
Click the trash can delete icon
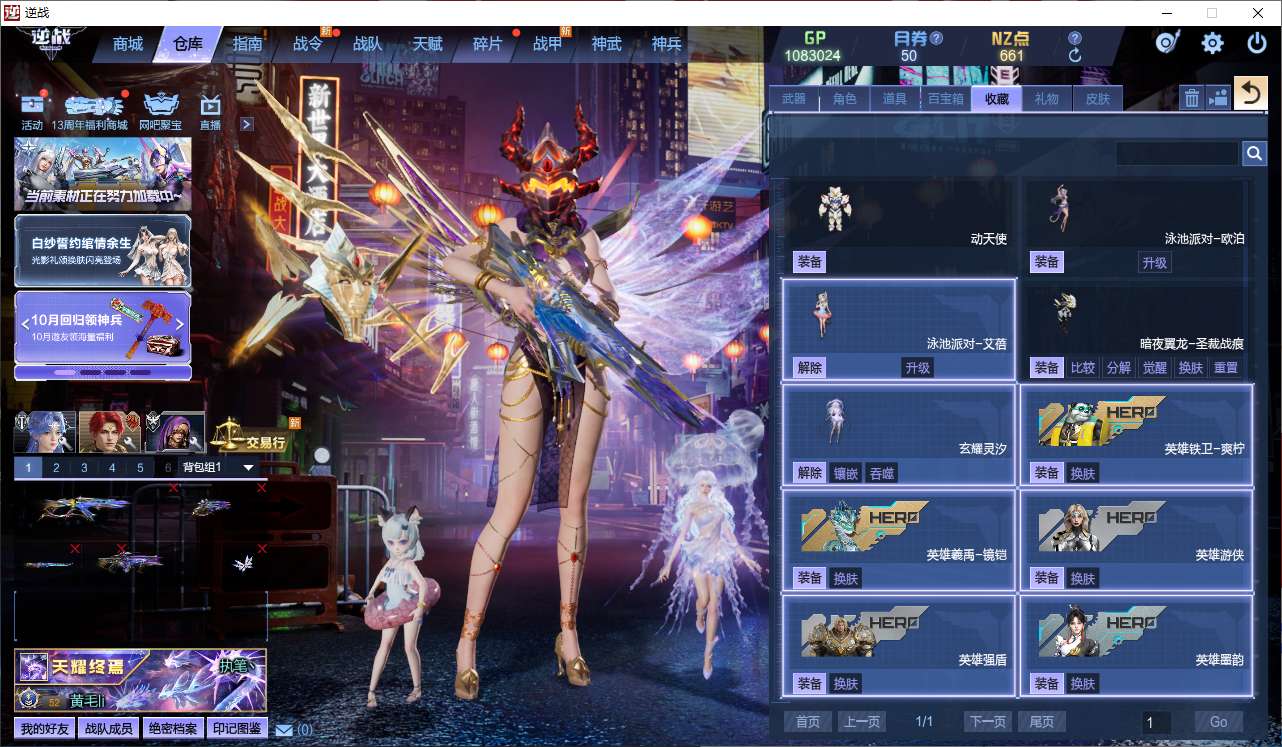click(1192, 97)
